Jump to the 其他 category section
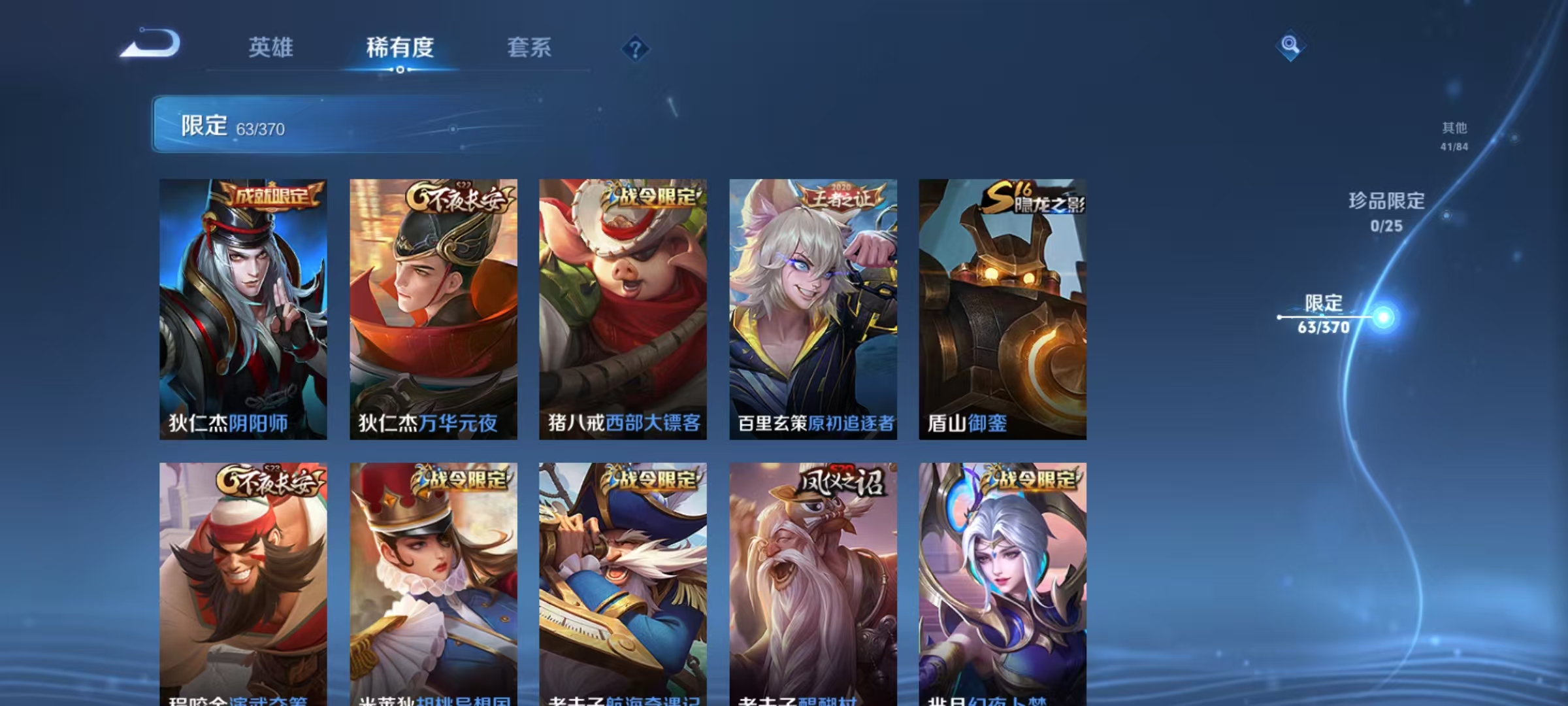 pyautogui.click(x=1455, y=129)
